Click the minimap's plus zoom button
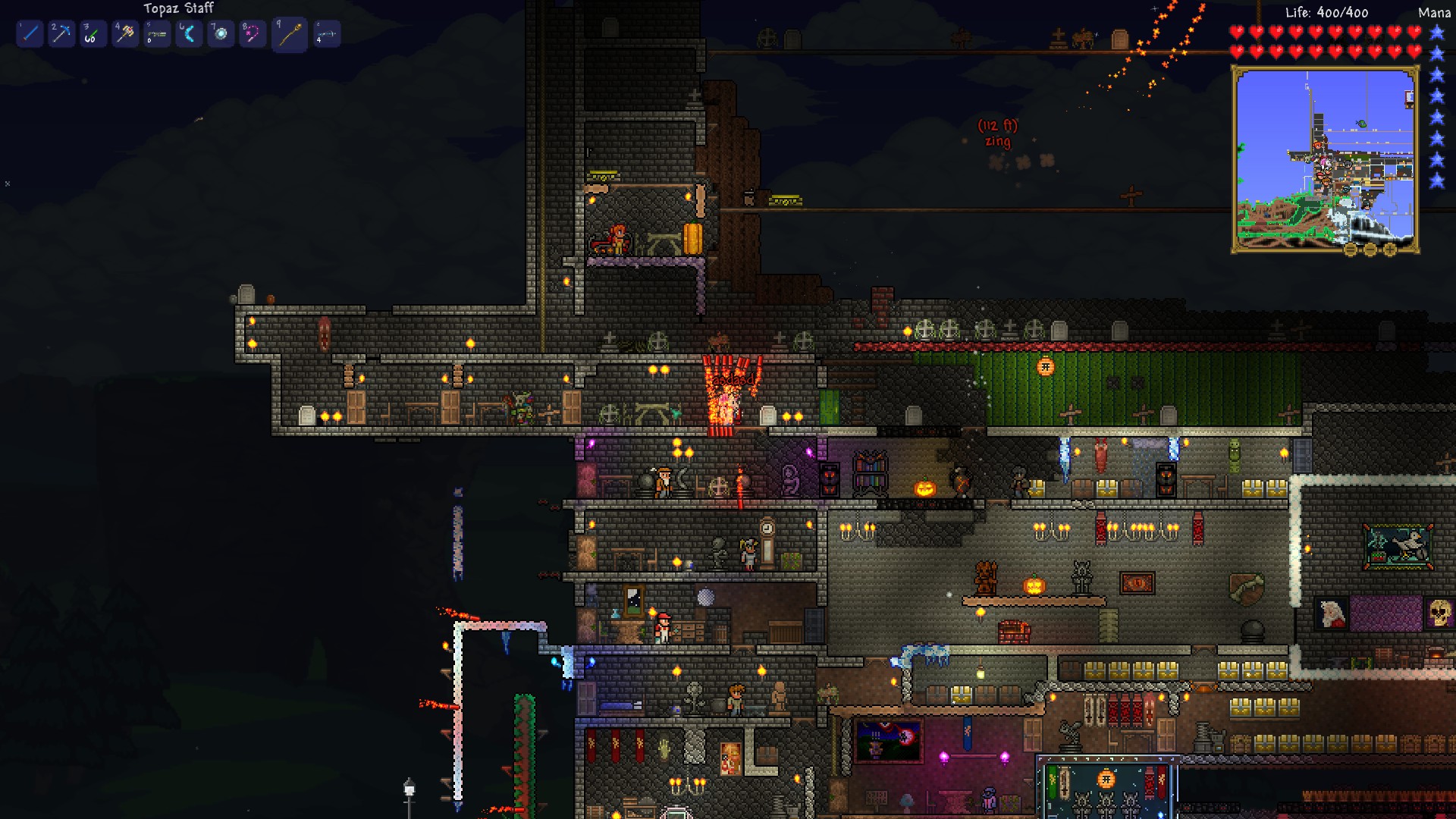This screenshot has width=1456, height=819. tap(1390, 249)
